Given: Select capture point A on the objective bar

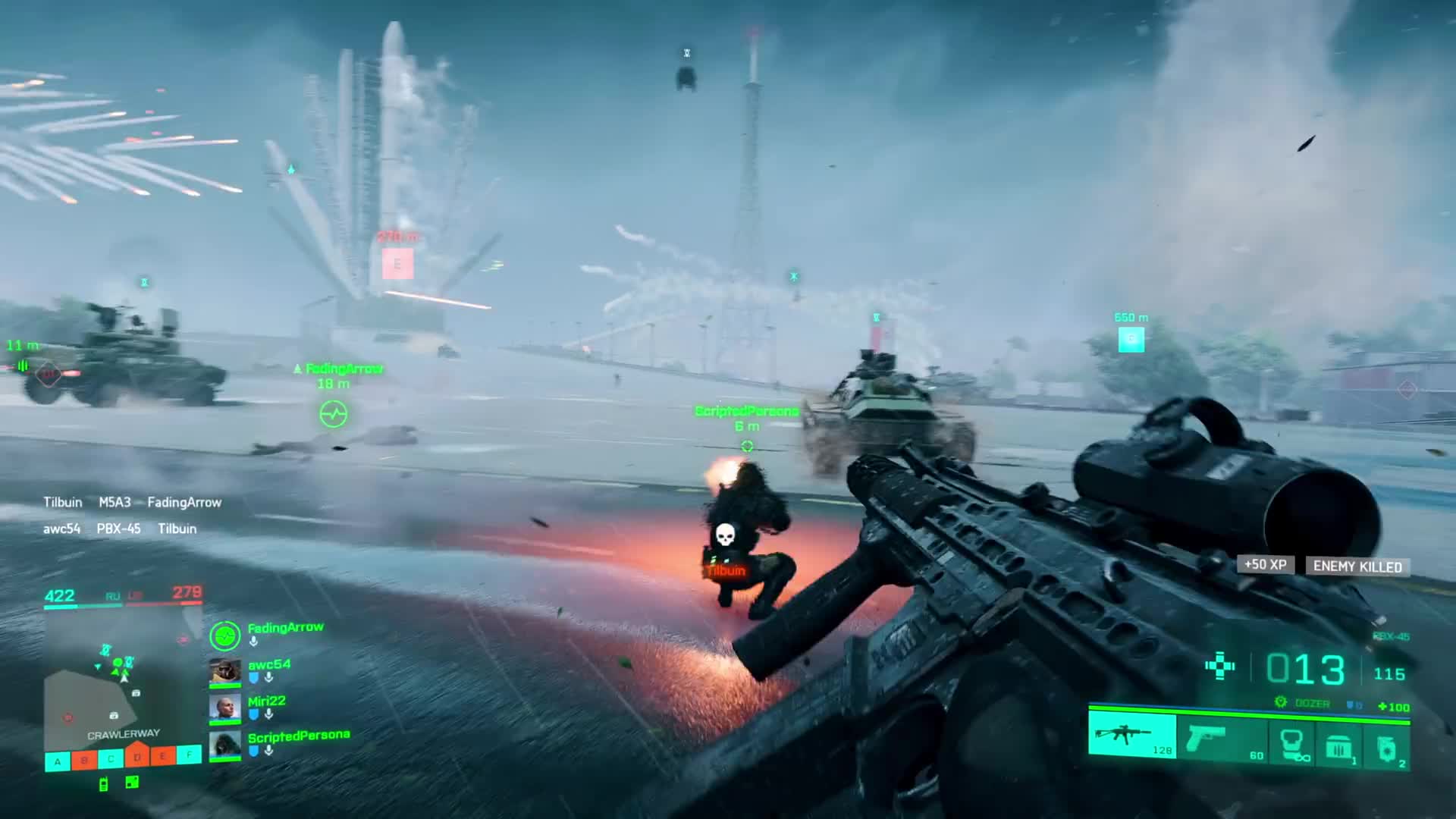Looking at the screenshot, I should tap(58, 761).
